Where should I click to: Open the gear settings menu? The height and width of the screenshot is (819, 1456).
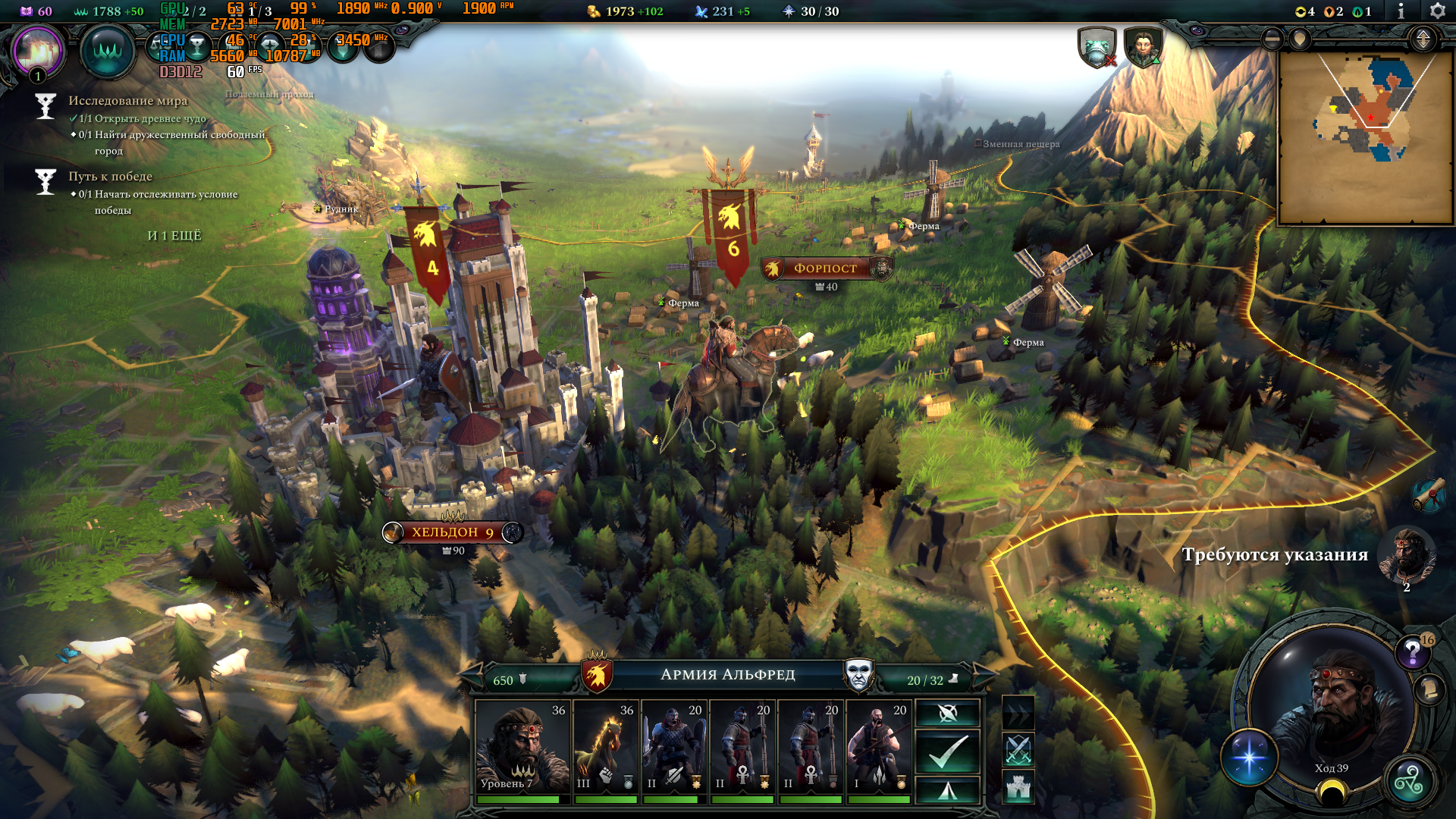pos(1437,11)
